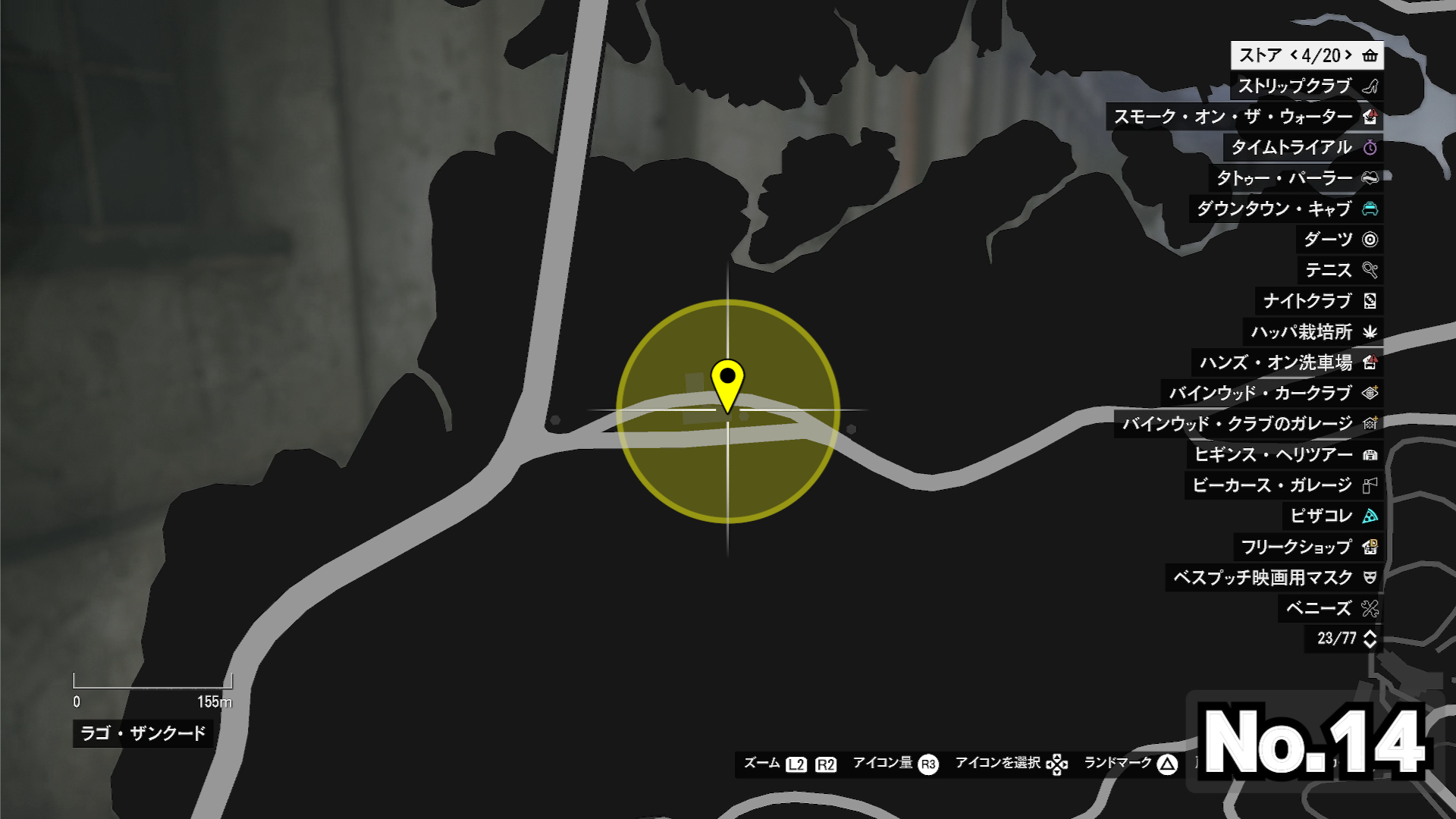Select ベニーズ legend entry
1456x819 pixels.
tap(1330, 608)
